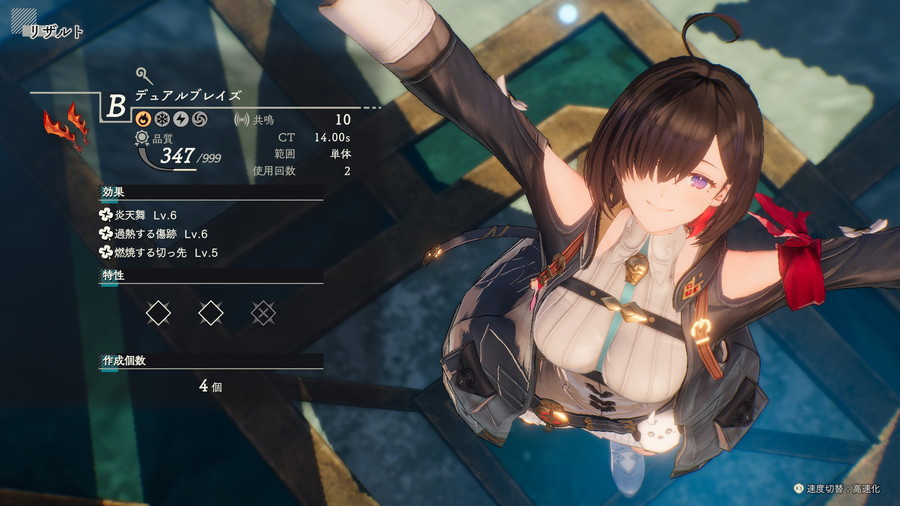Click the flaming dual blades item icon
900x506 pixels.
click(x=65, y=126)
